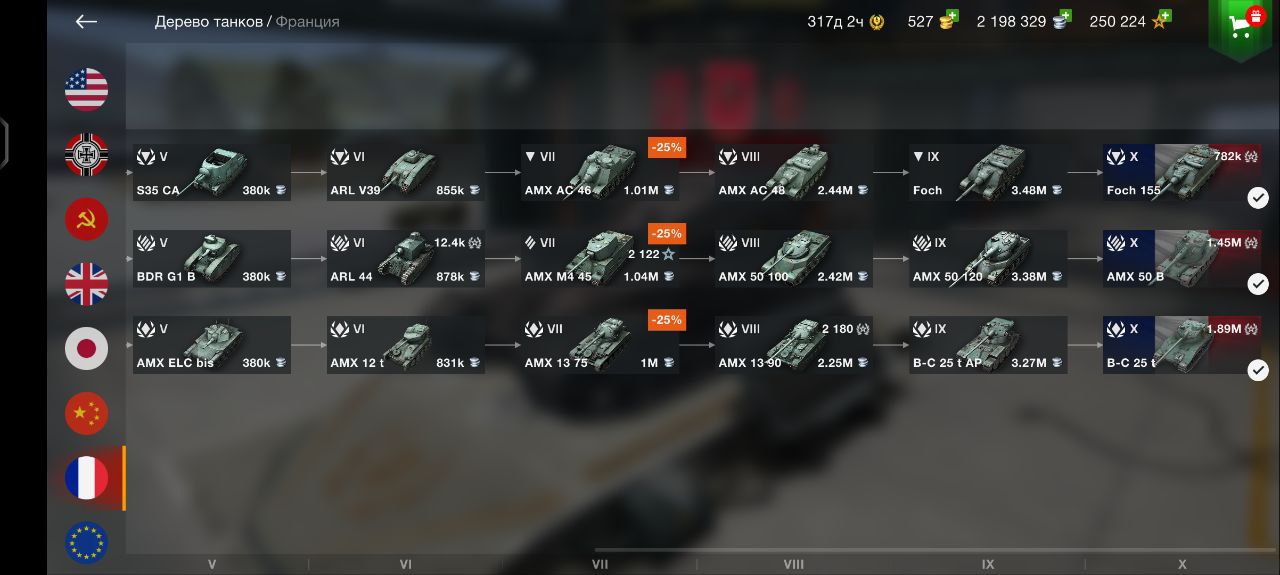Click the Дерево танков breadcrumb link
This screenshot has width=1280, height=575.
coord(208,21)
